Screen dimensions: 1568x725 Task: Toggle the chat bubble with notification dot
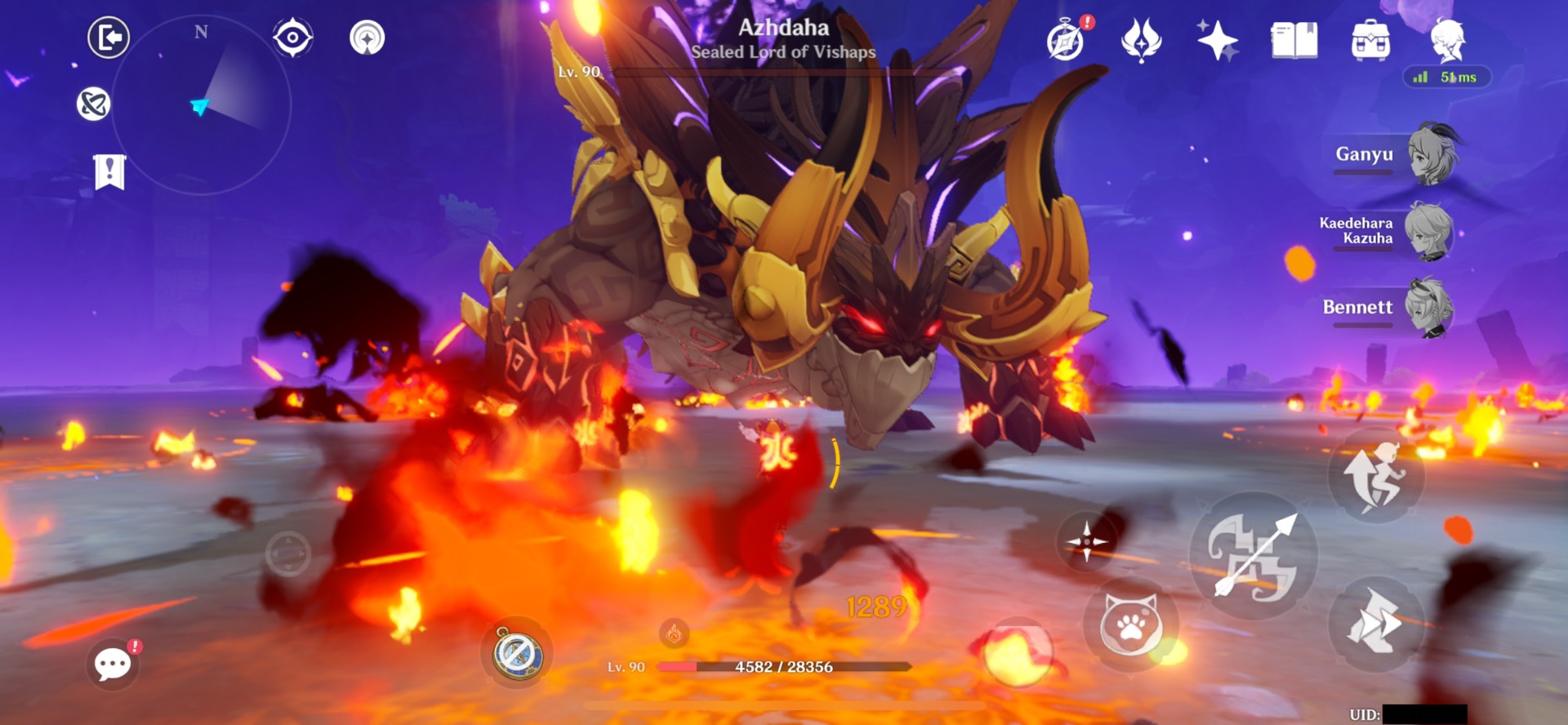pos(111,664)
